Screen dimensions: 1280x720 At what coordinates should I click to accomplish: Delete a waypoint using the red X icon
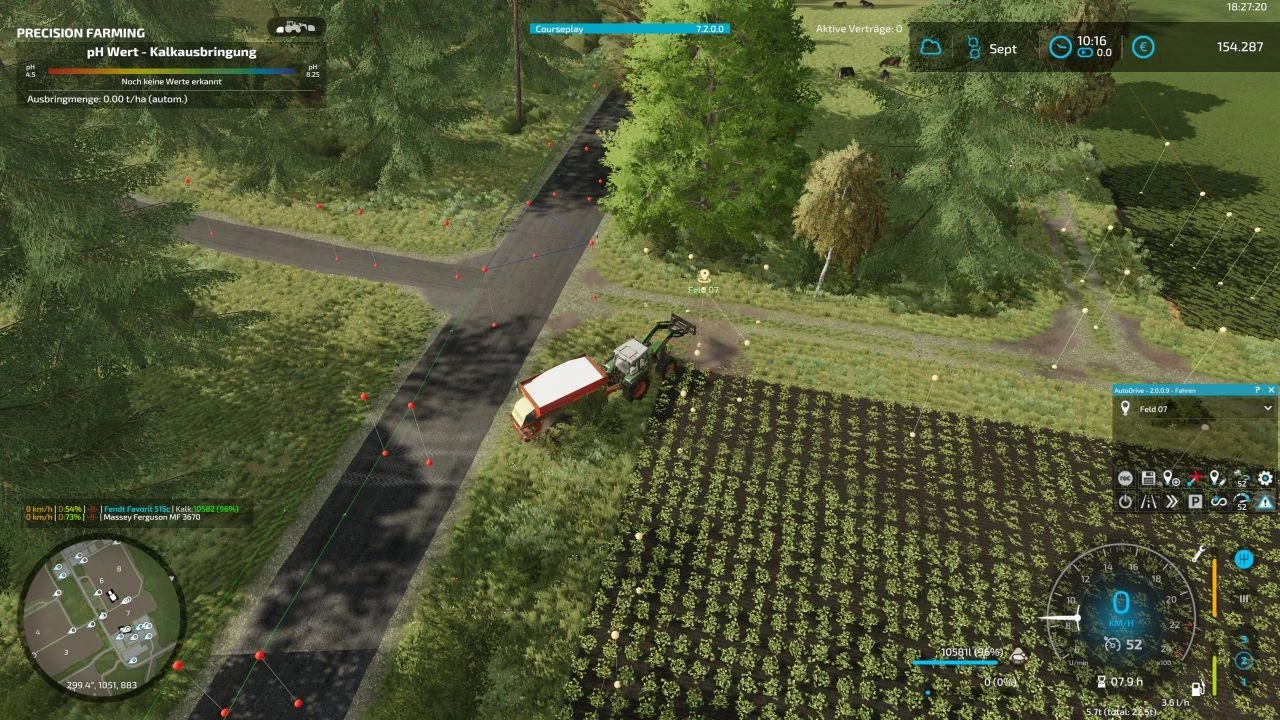(x=1194, y=478)
